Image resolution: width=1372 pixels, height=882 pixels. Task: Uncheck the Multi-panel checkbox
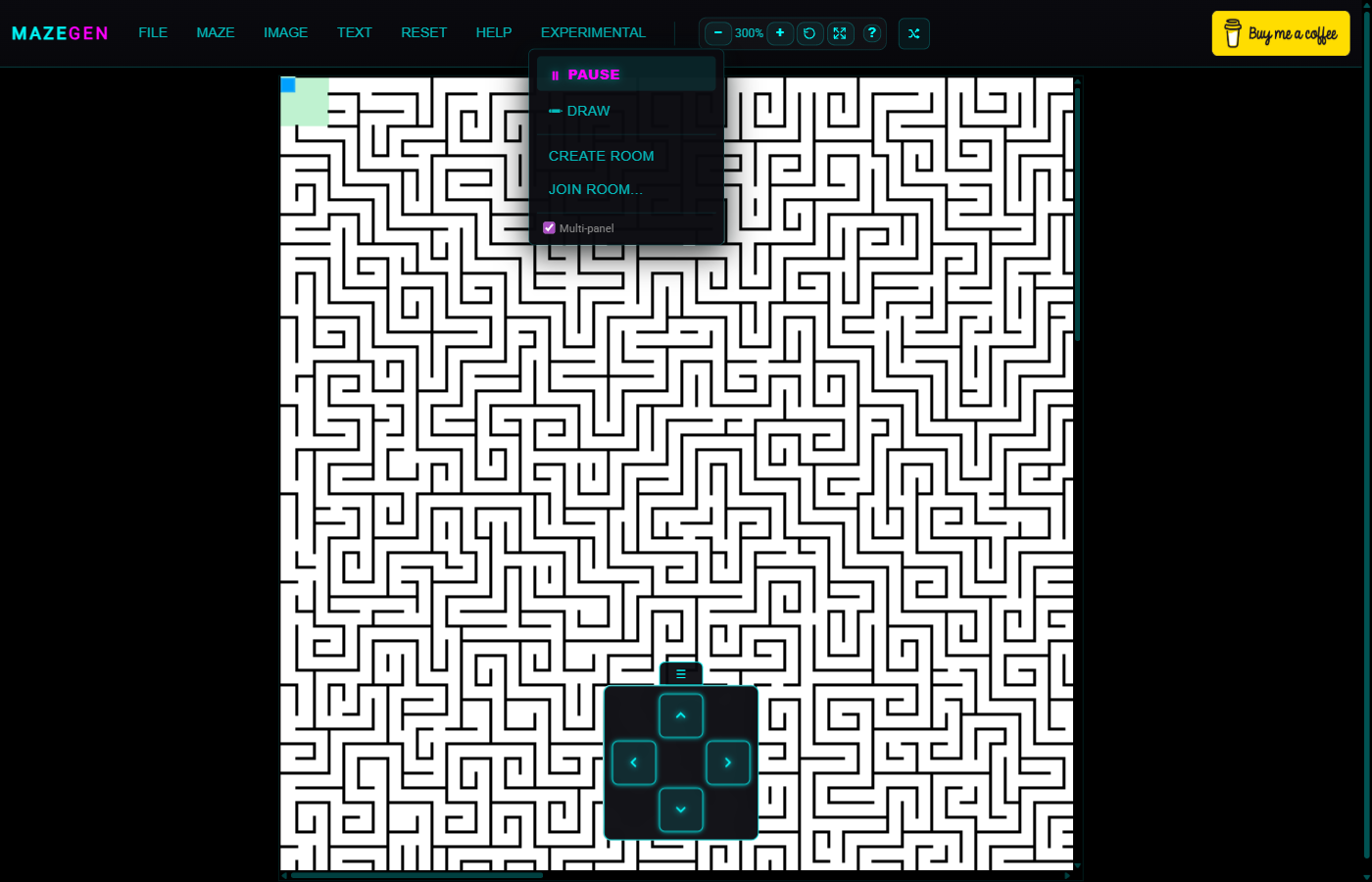[549, 227]
